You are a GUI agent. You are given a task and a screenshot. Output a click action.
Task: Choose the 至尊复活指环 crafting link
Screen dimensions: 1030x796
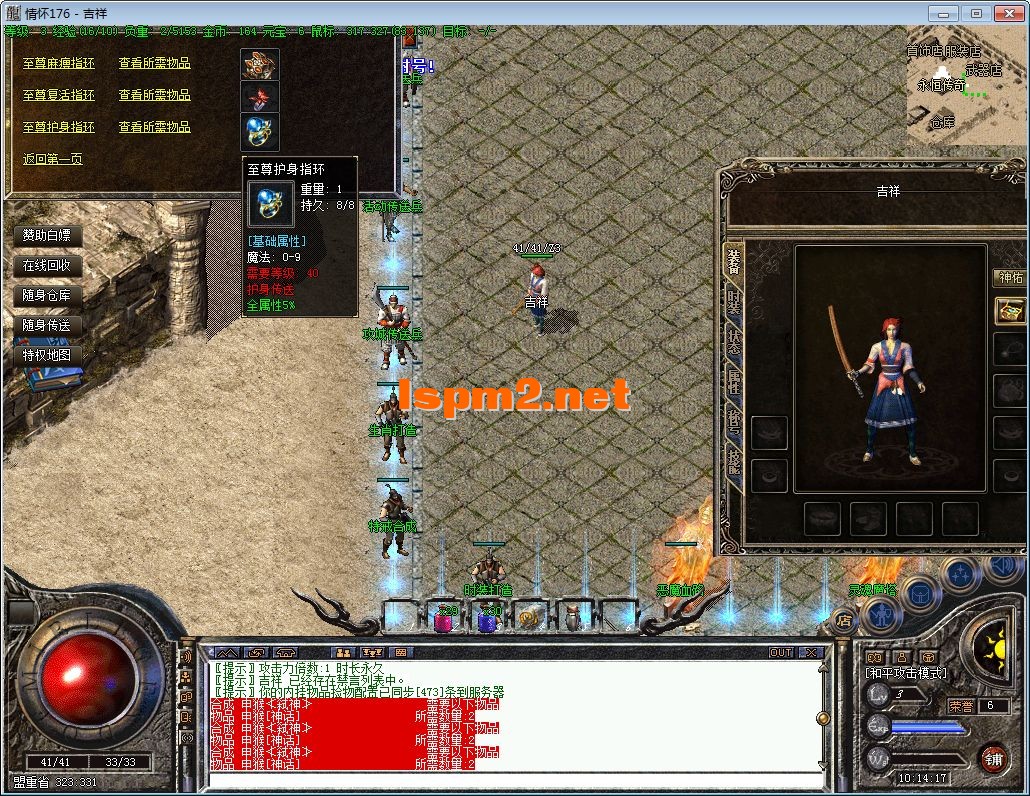point(59,95)
